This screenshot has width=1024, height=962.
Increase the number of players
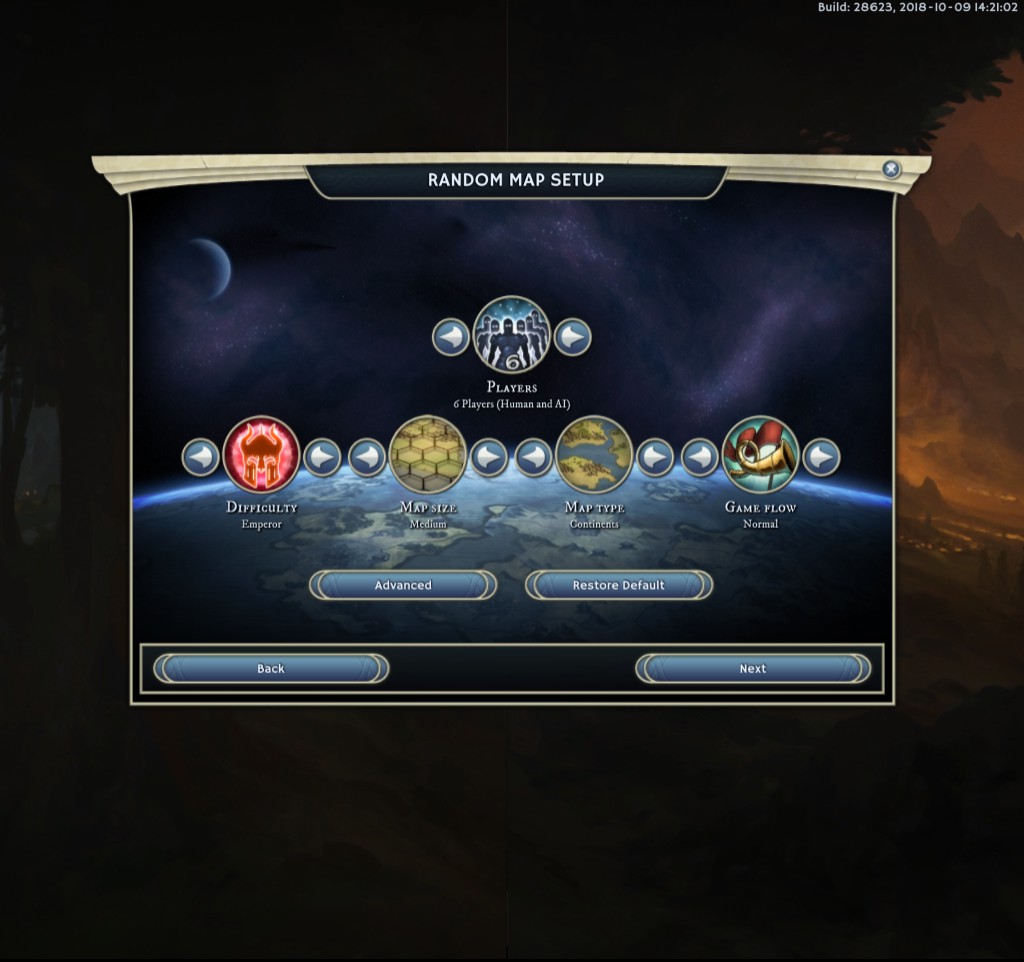[572, 337]
